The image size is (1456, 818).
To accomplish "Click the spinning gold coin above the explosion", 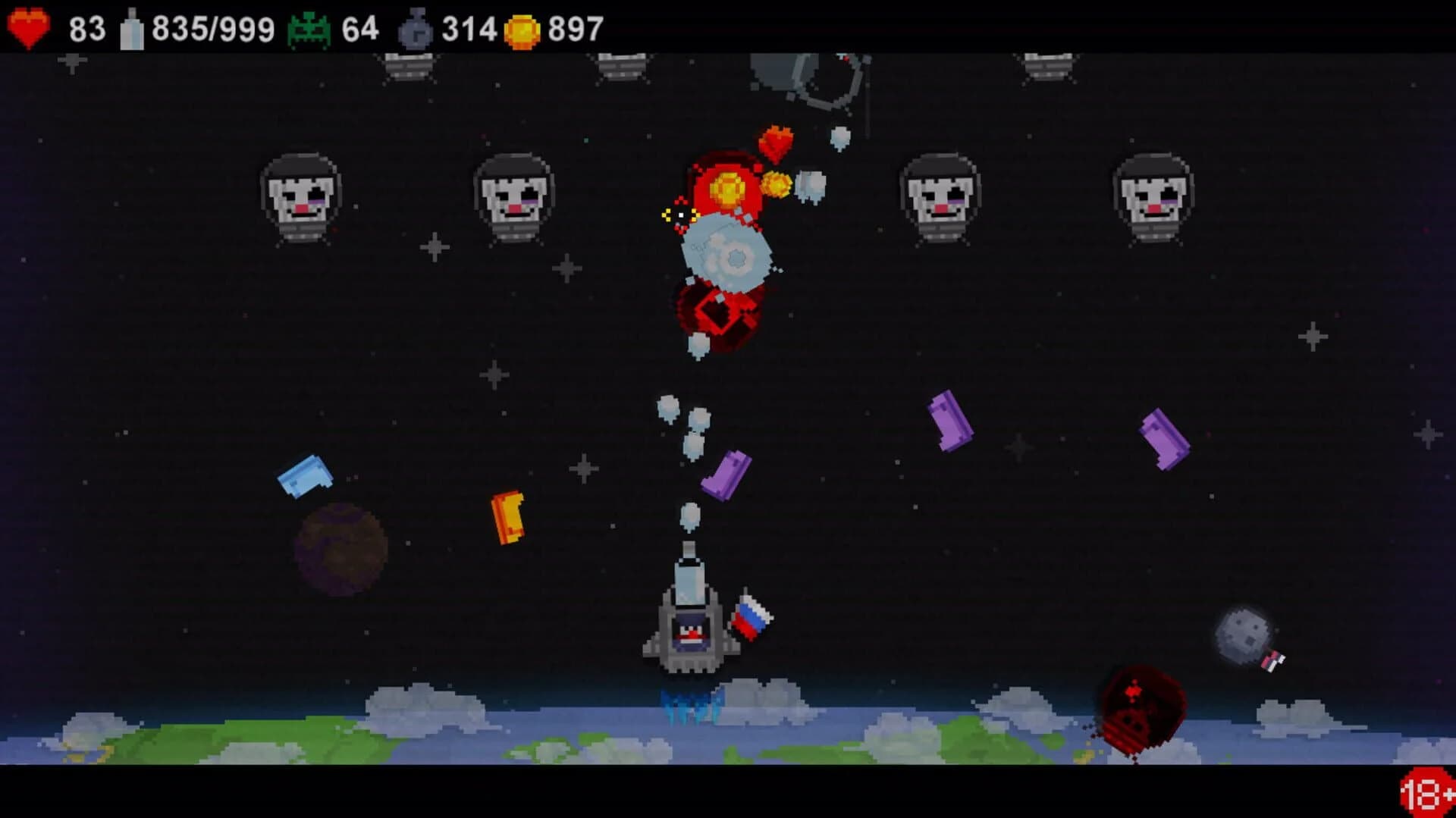I will pos(728,188).
